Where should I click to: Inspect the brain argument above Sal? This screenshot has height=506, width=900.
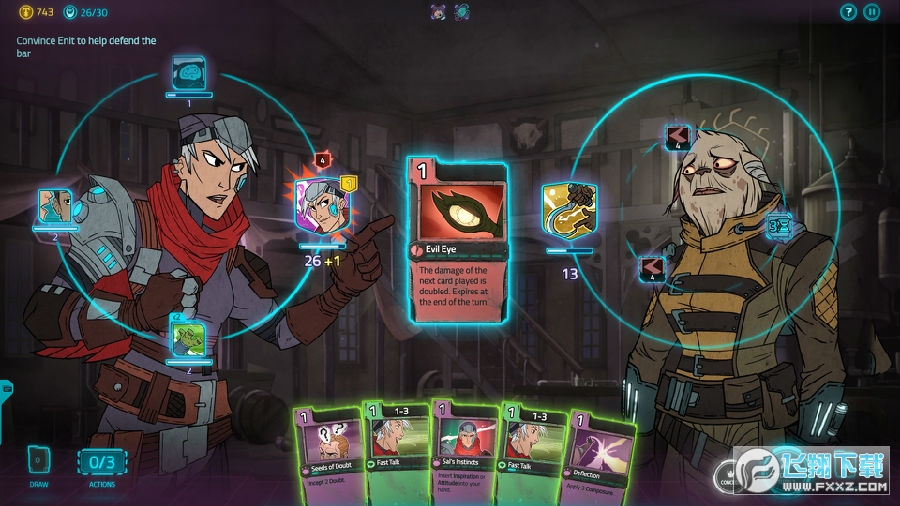(x=188, y=72)
